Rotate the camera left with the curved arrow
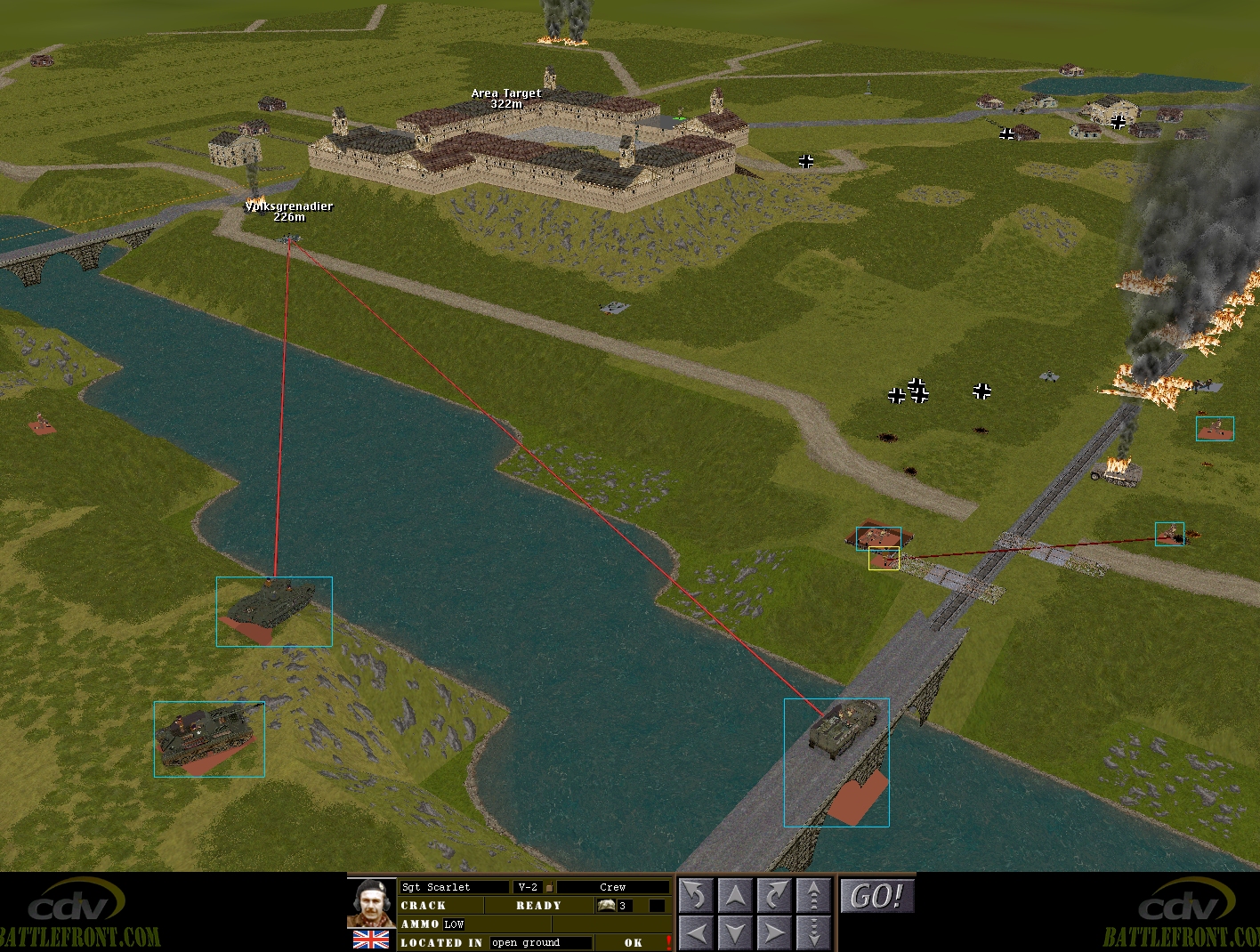Viewport: 1260px width, 952px height. coord(697,895)
